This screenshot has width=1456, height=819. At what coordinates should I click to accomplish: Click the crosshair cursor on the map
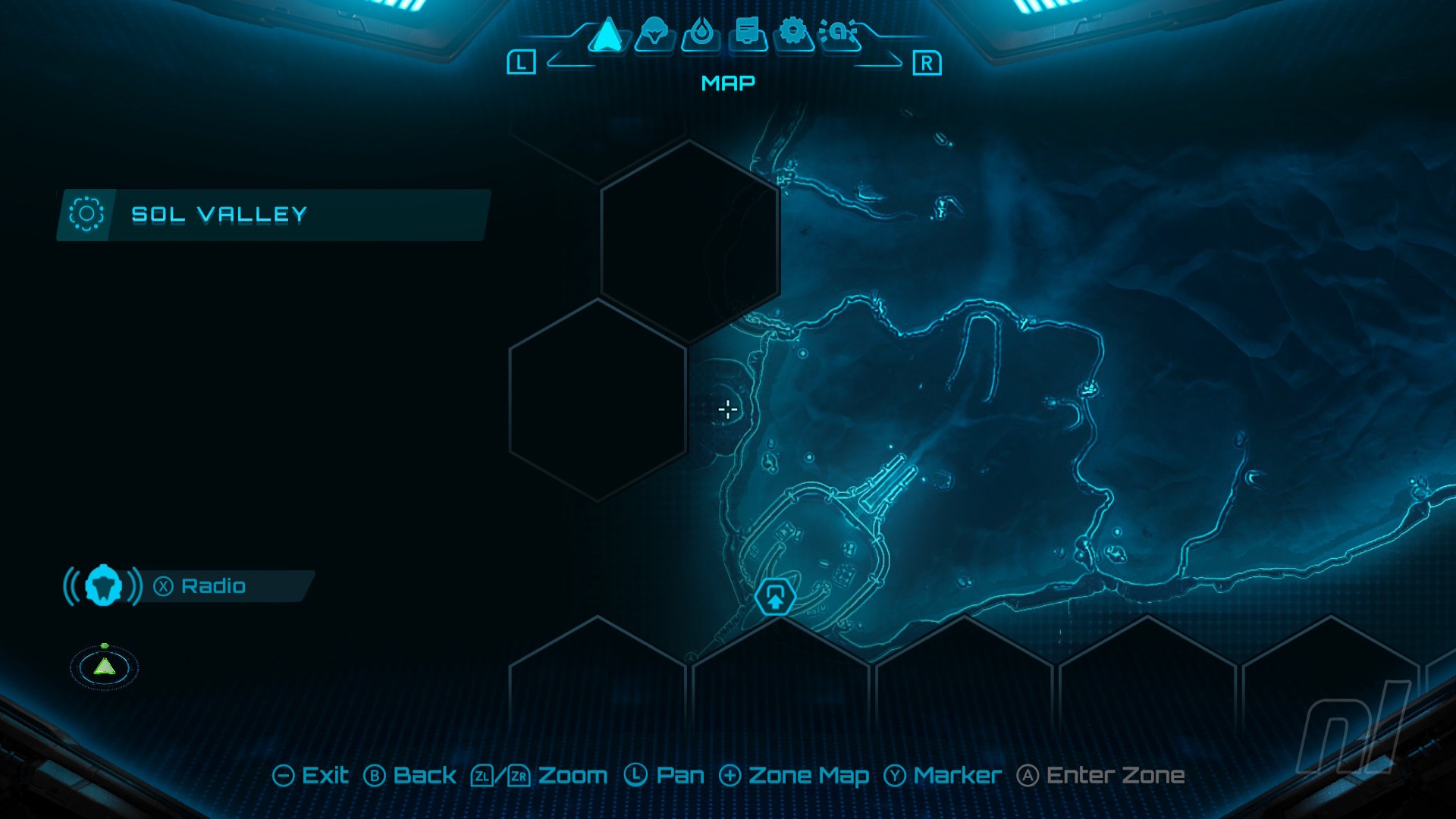[726, 409]
